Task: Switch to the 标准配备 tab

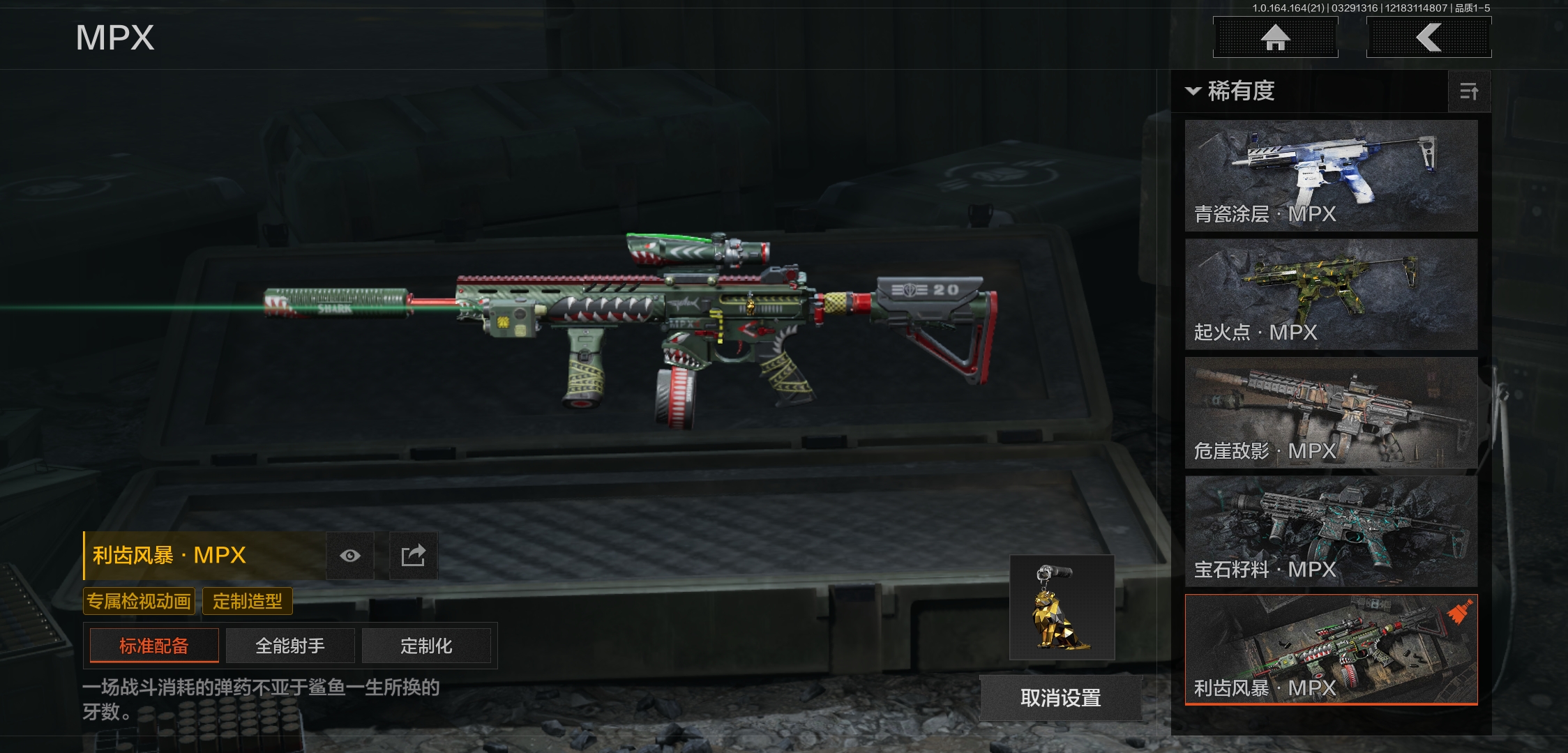Action: 154,646
